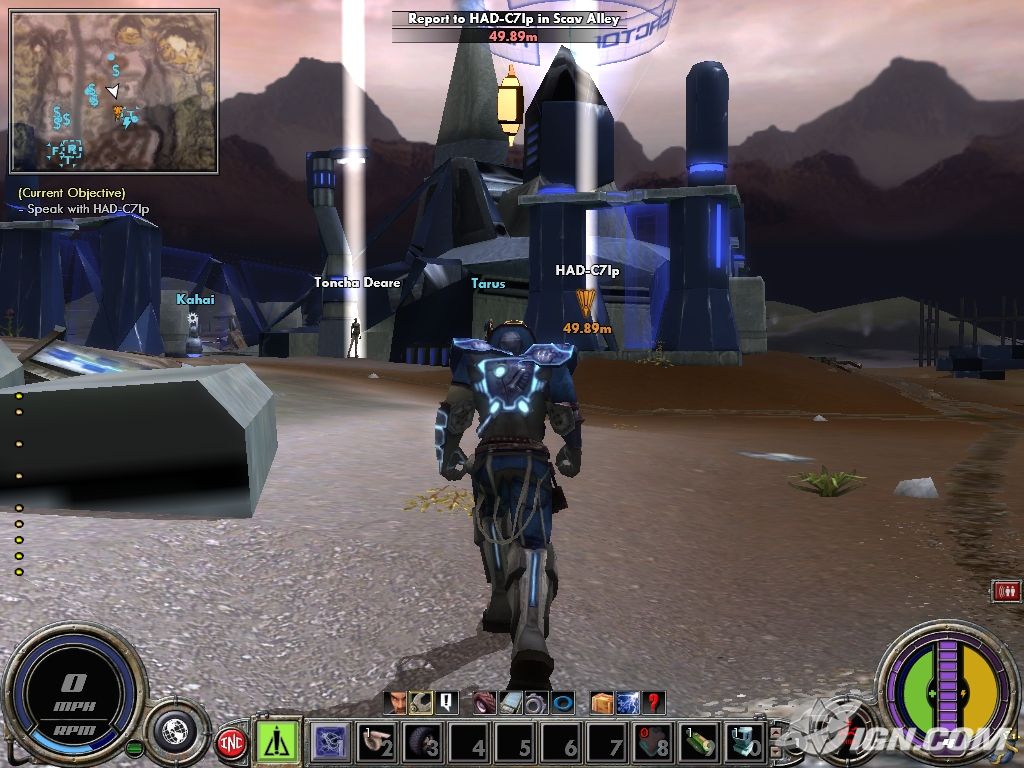Open the lightning skills icon
Image resolution: width=1024 pixels, height=768 pixels.
[x=628, y=703]
